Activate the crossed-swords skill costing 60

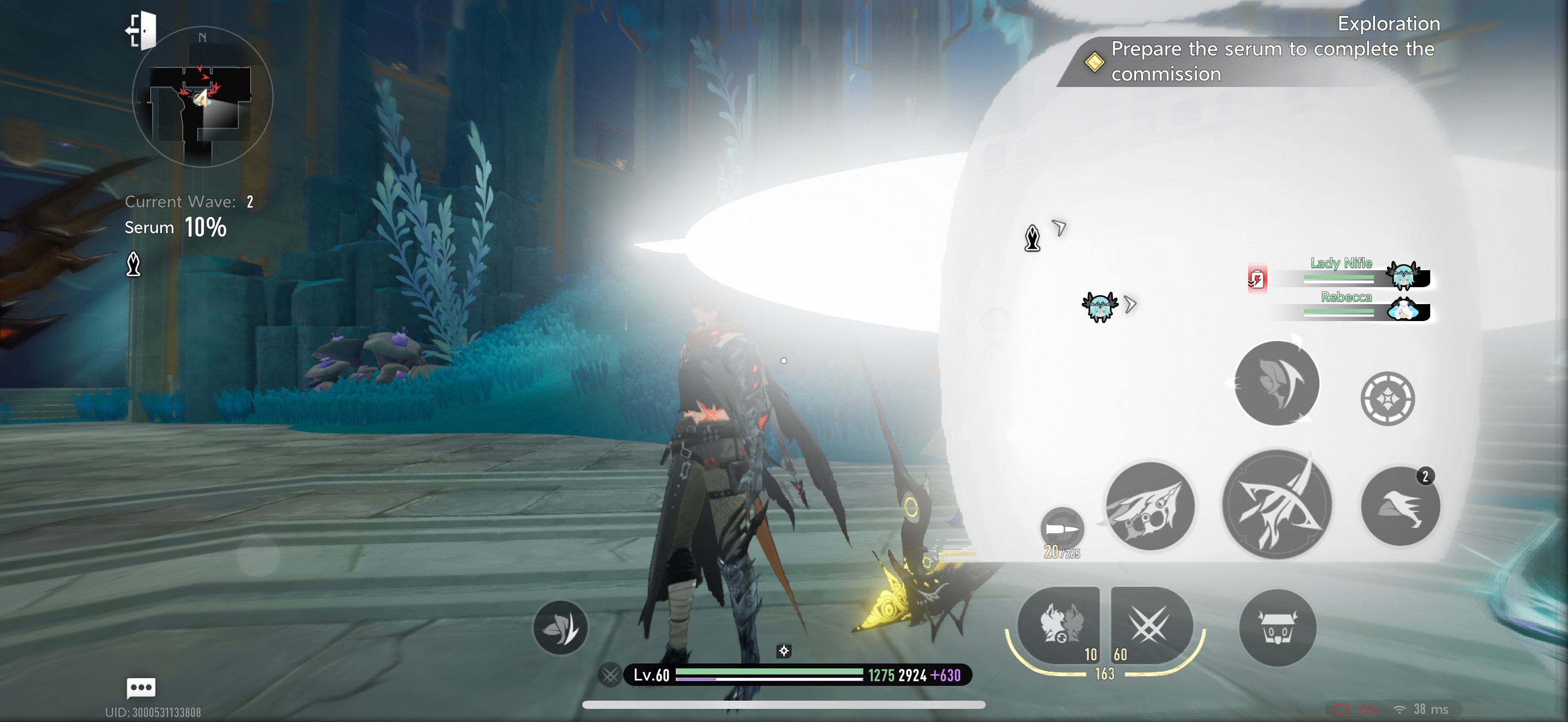coord(1150,625)
